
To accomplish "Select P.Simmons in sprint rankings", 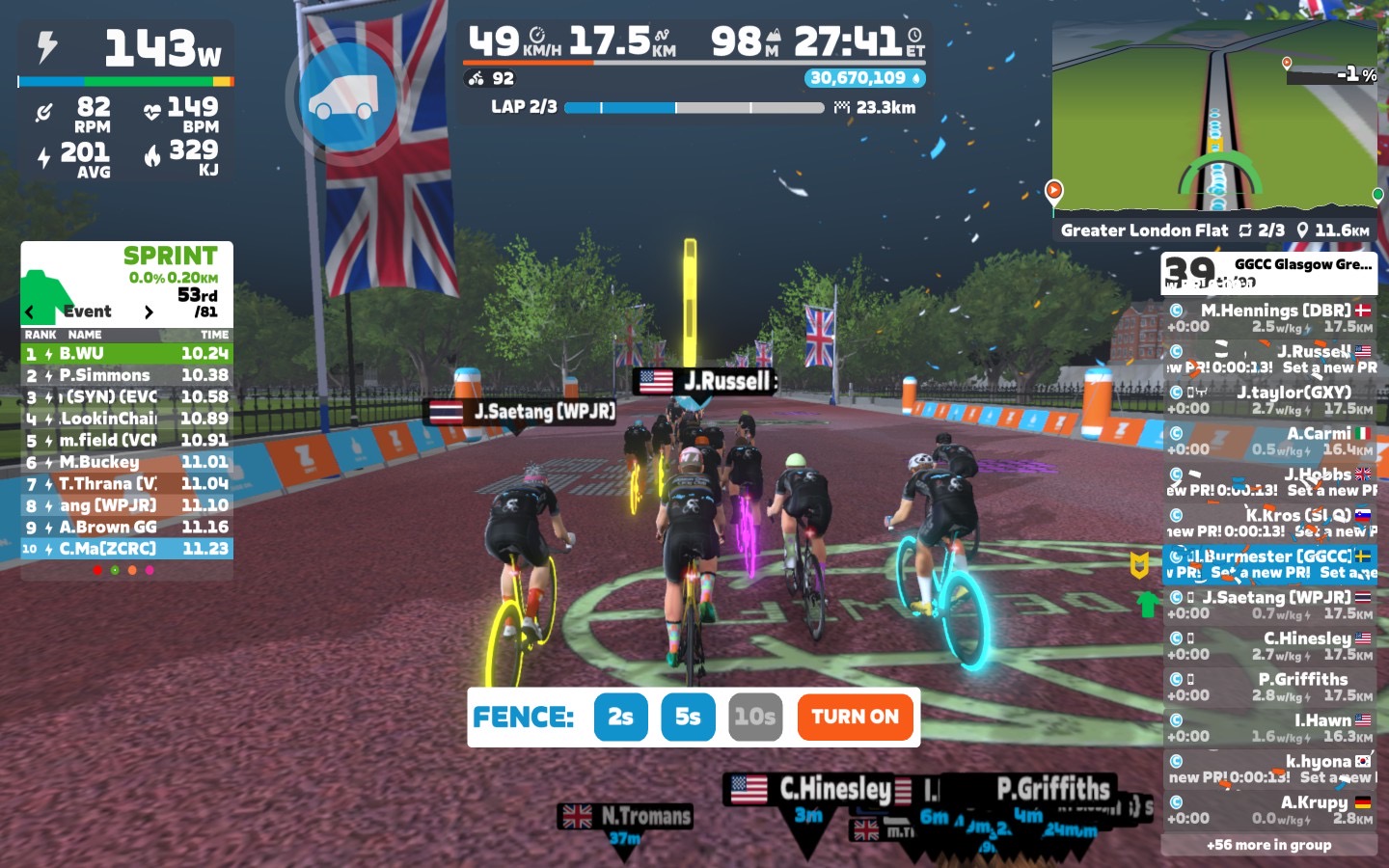I will coord(126,375).
